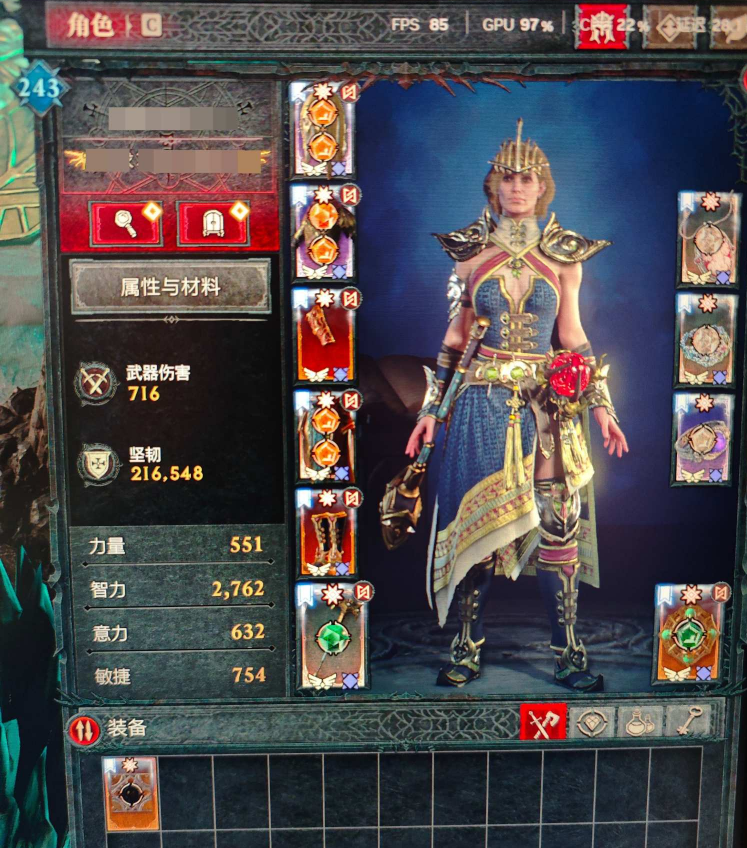The width and height of the screenshot is (747, 848).
Task: Select the equipped helm slot
Action: (x=322, y=130)
